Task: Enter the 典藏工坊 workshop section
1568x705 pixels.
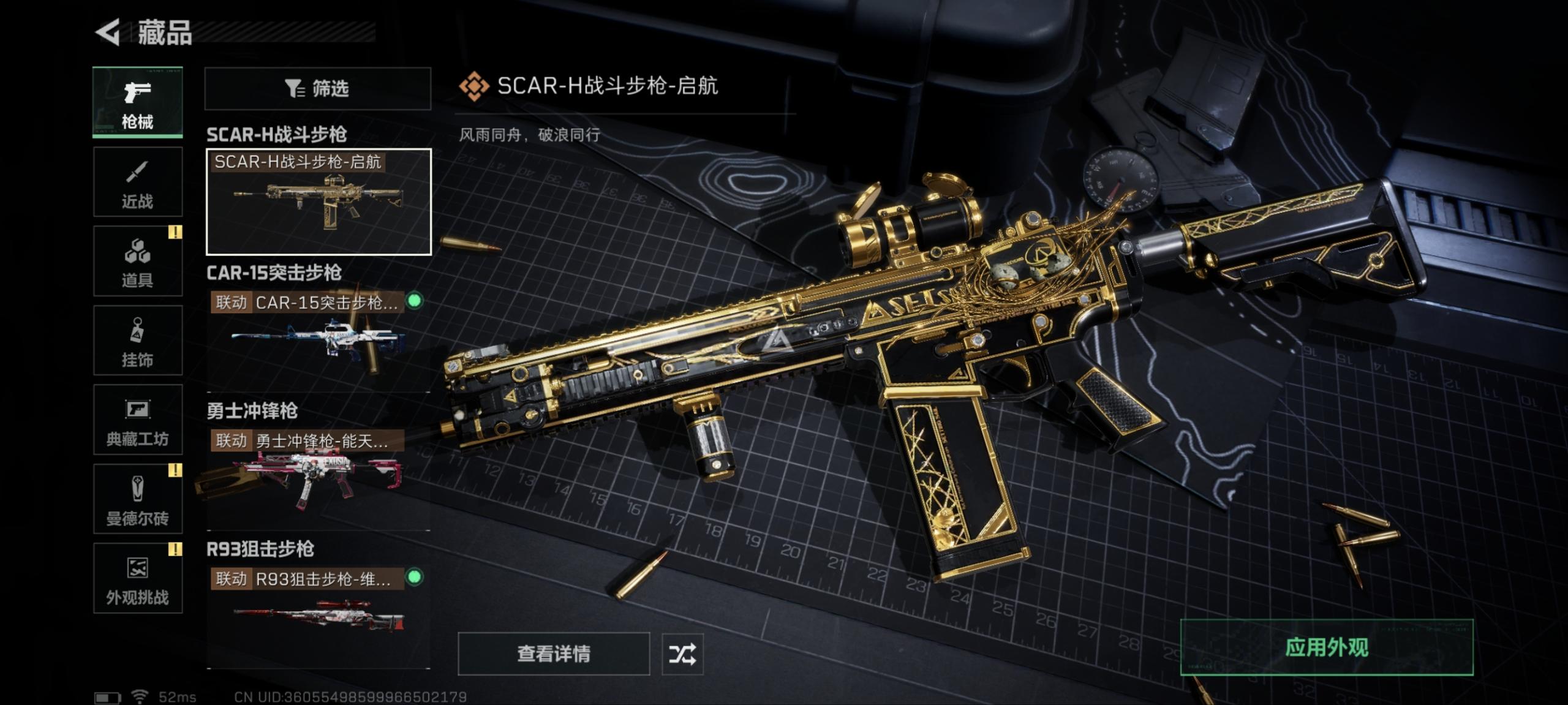Action: pos(138,421)
